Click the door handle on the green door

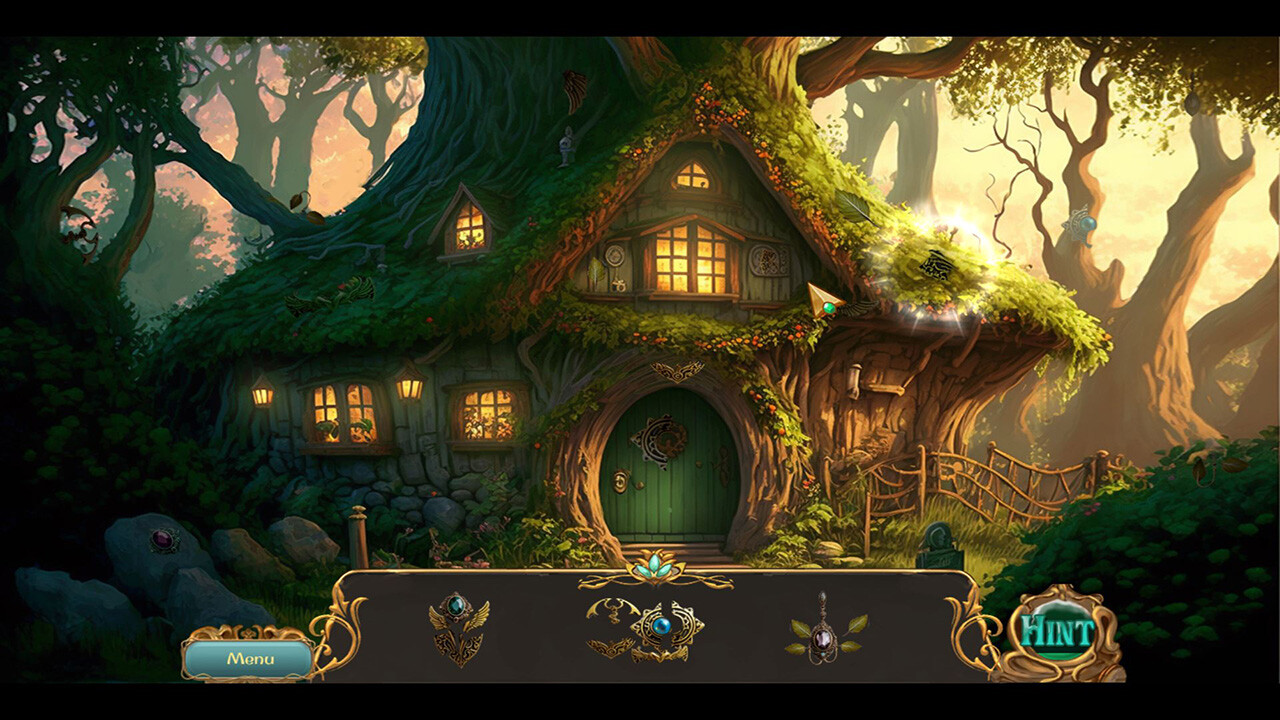point(621,482)
